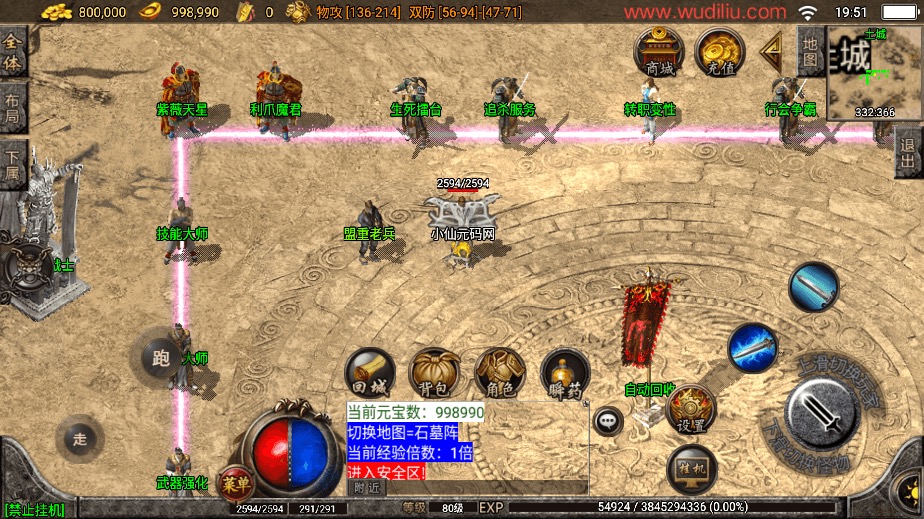Open the 商城 shop
The image size is (924, 519).
click(659, 52)
